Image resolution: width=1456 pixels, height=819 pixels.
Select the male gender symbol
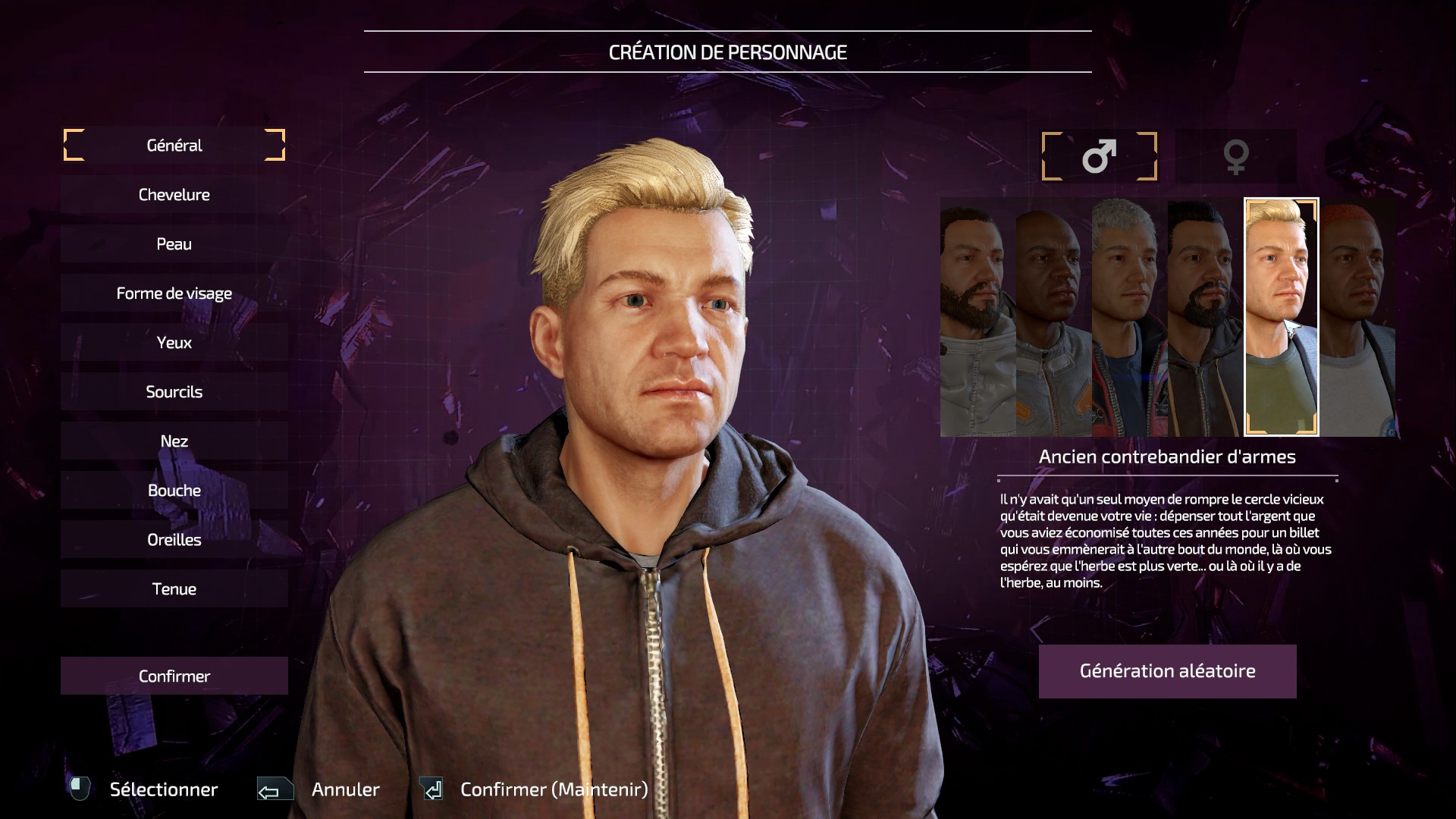[1099, 156]
